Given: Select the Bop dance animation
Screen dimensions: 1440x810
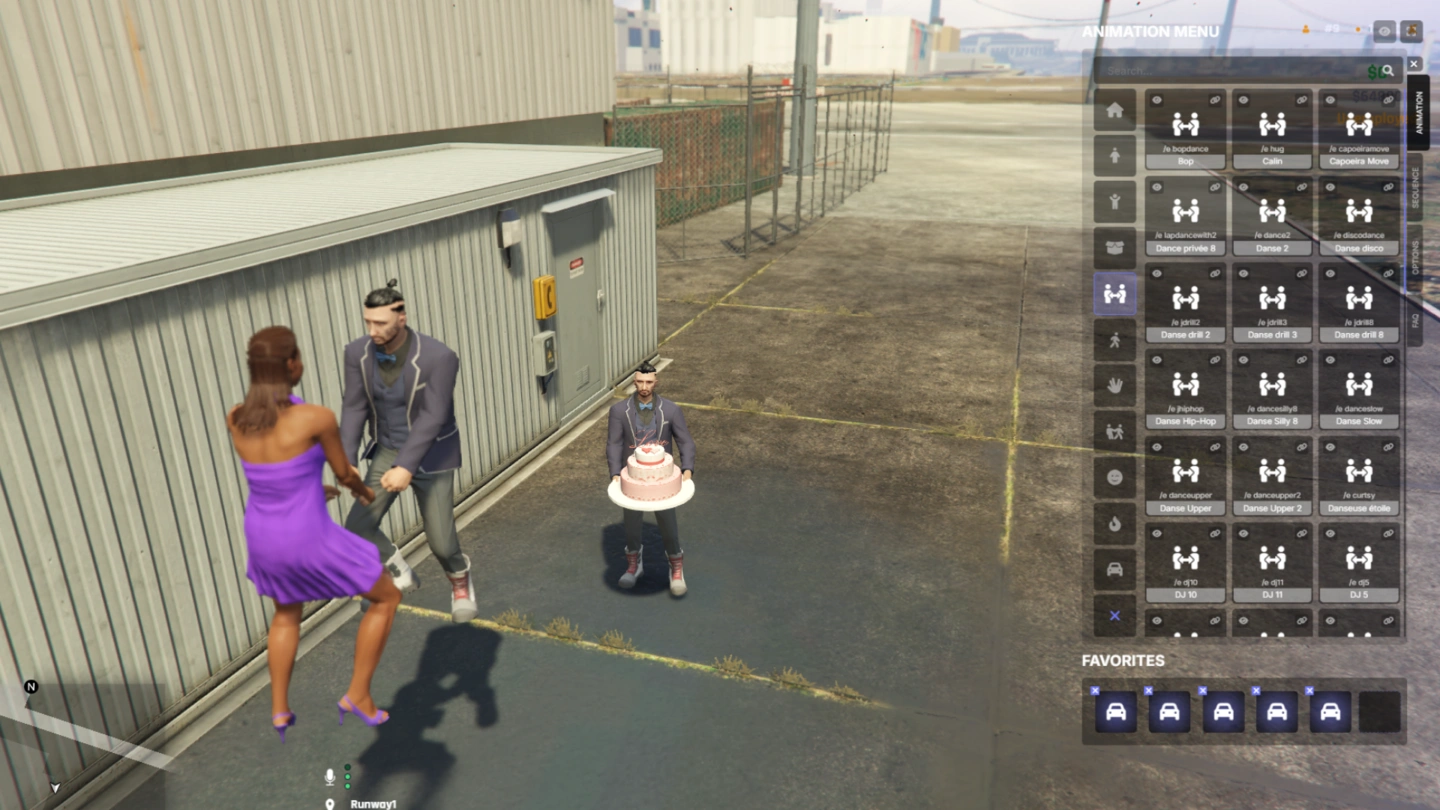Looking at the screenshot, I should pos(1185,130).
